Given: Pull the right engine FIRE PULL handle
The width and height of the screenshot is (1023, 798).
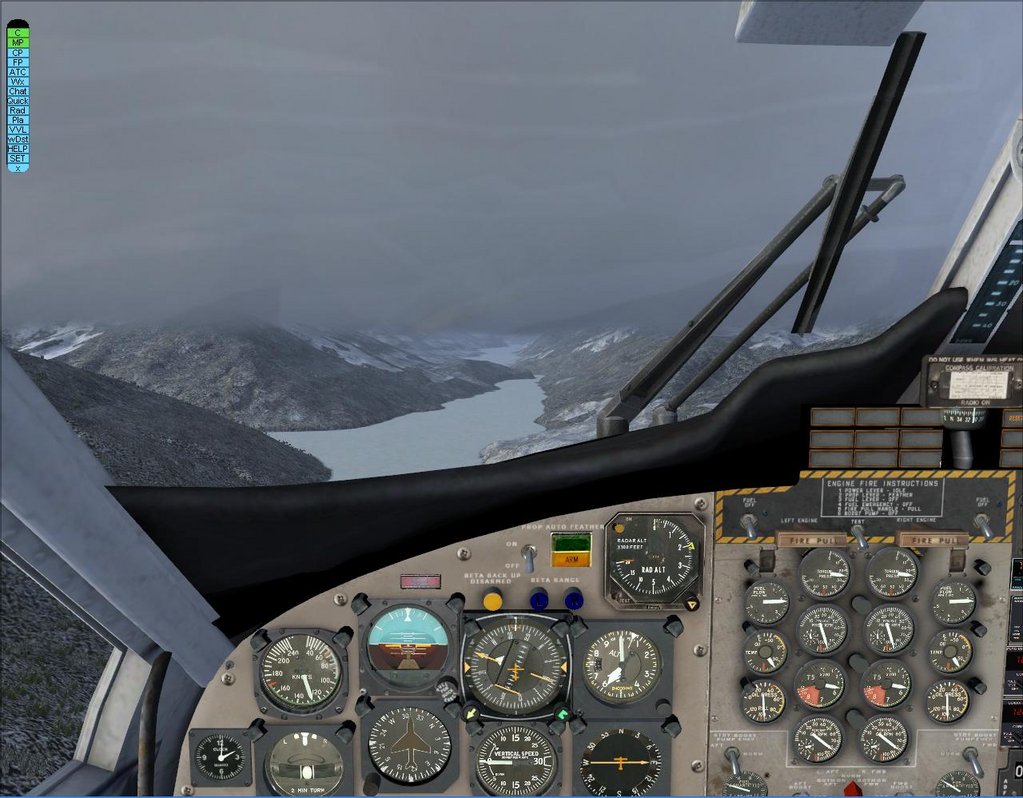Looking at the screenshot, I should [932, 540].
